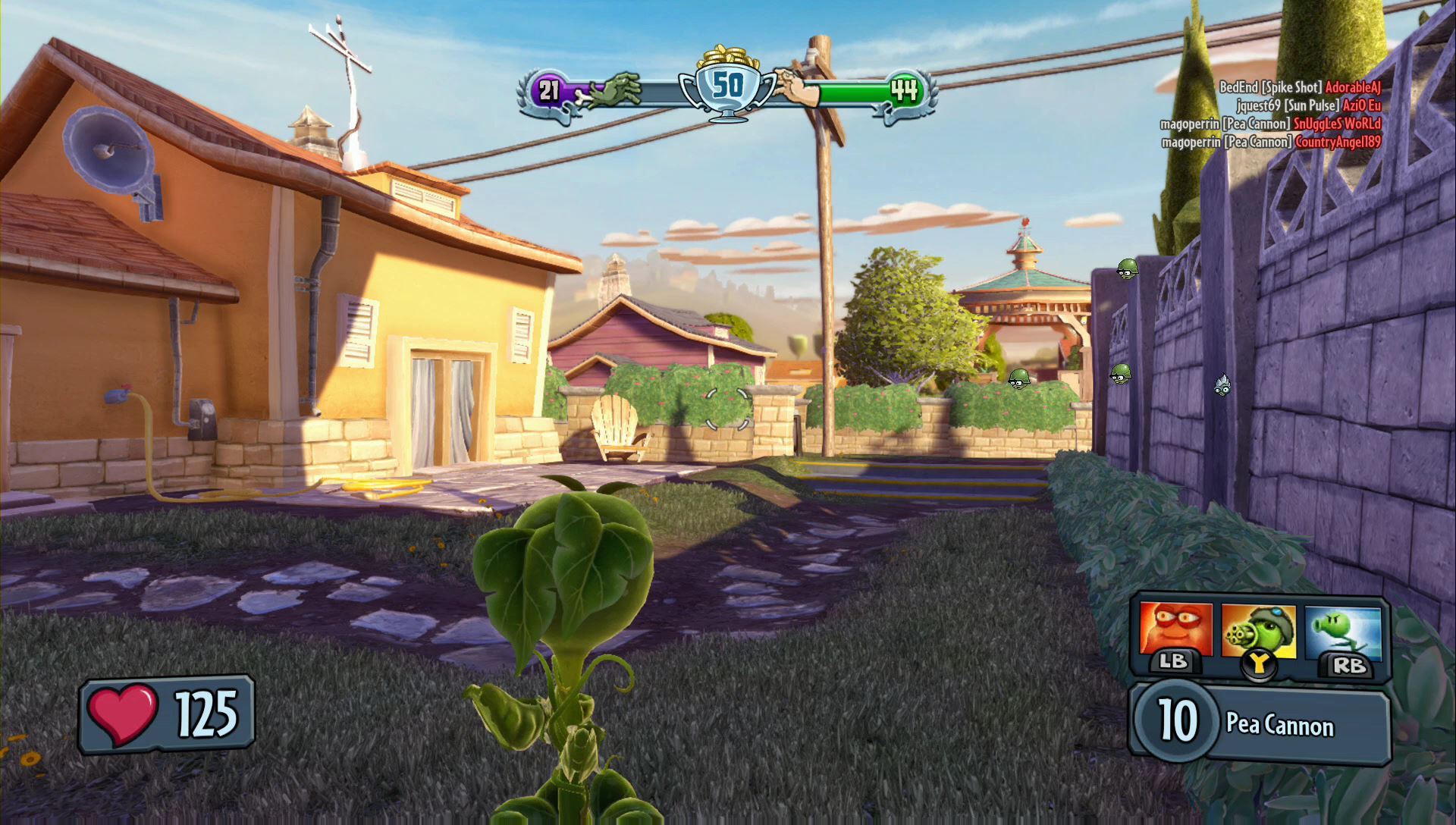
Task: Activate the Chili Bean Bomb ability
Action: click(1174, 631)
